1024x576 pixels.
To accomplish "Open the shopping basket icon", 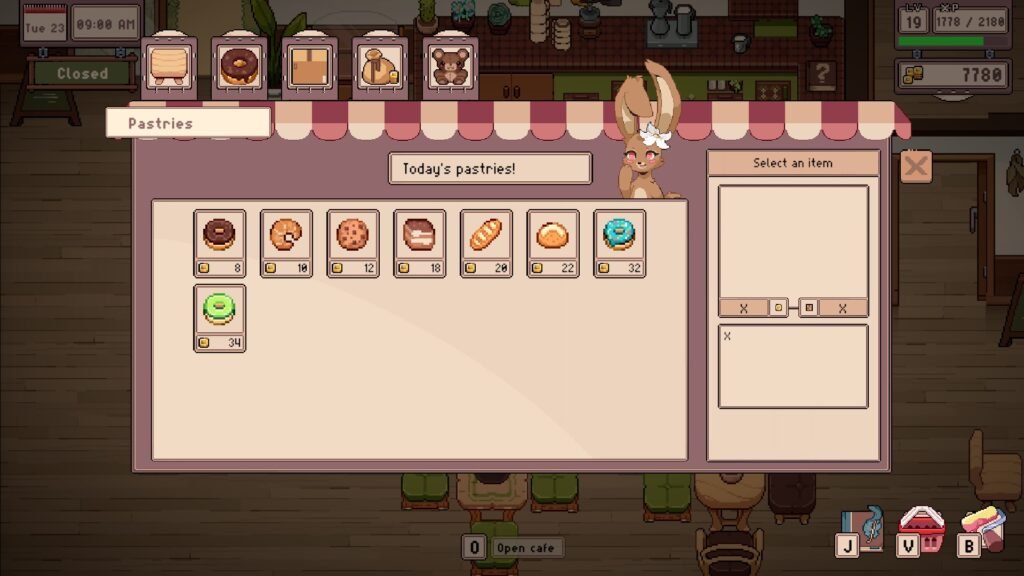I will (924, 527).
